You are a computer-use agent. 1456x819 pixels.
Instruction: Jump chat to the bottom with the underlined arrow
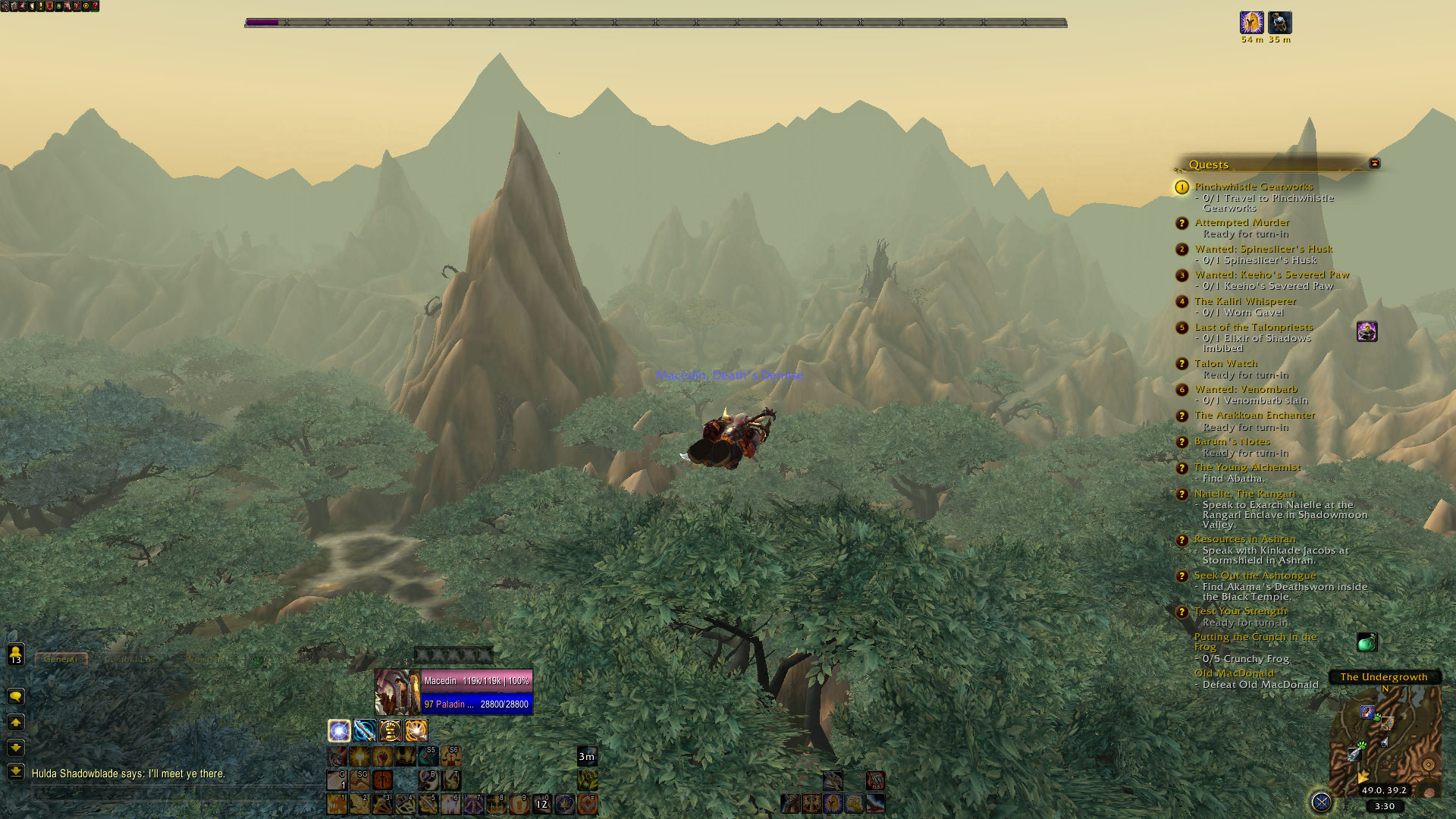coord(15,771)
